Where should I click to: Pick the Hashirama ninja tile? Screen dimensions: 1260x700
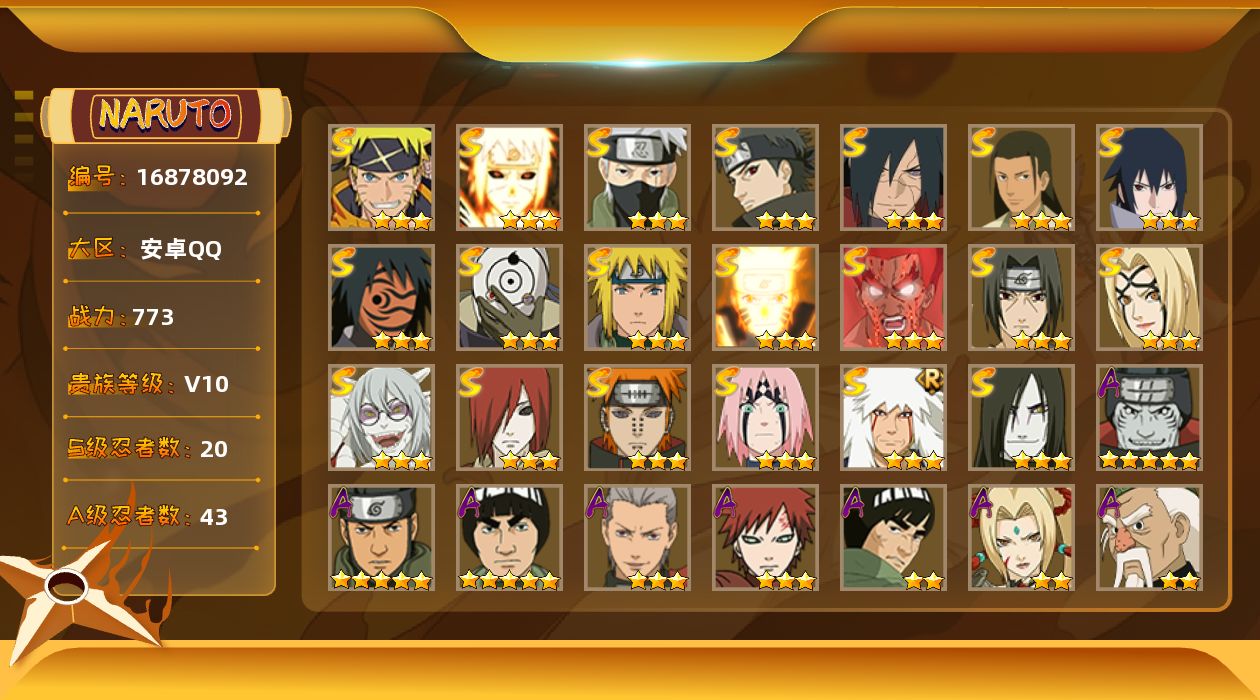point(1021,178)
